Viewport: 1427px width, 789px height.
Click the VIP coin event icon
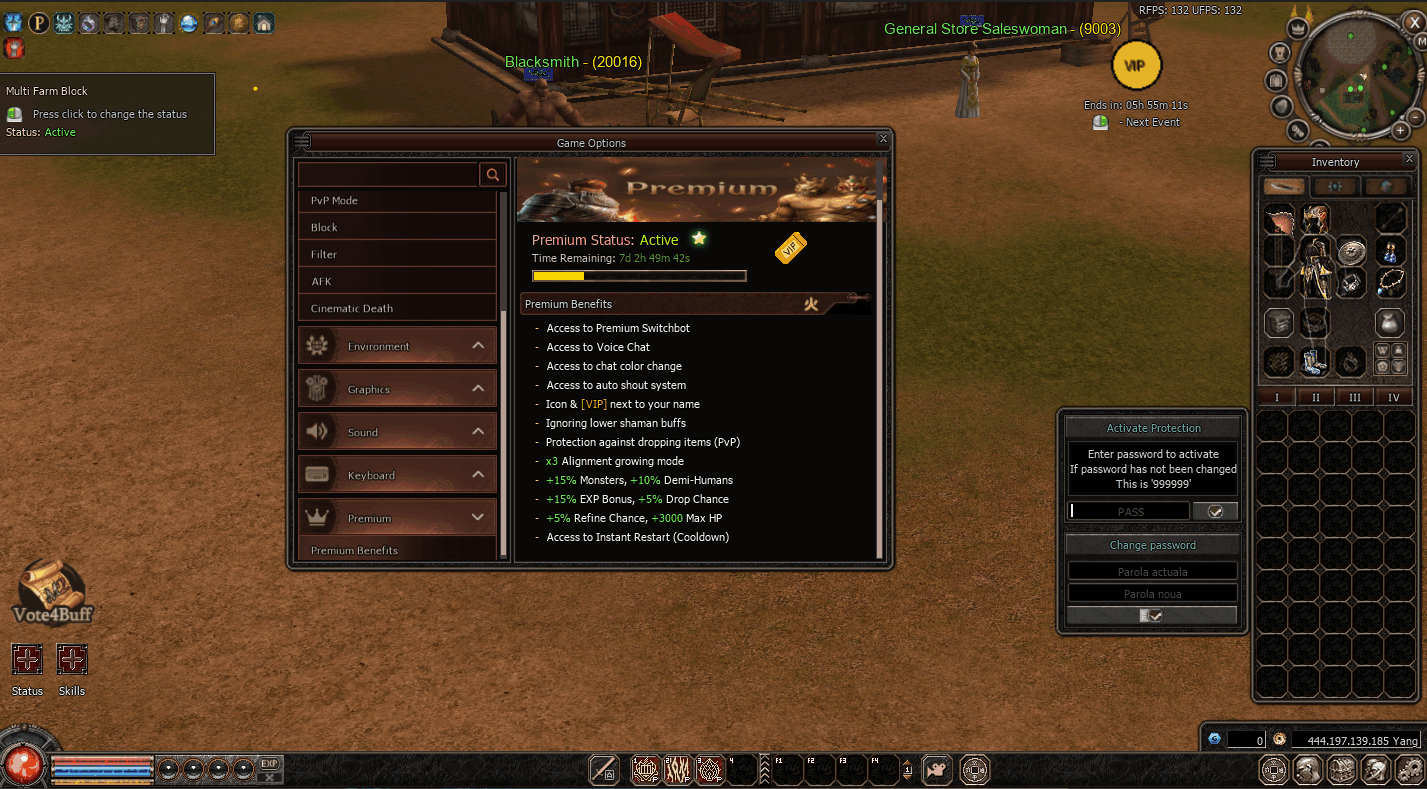[1135, 65]
